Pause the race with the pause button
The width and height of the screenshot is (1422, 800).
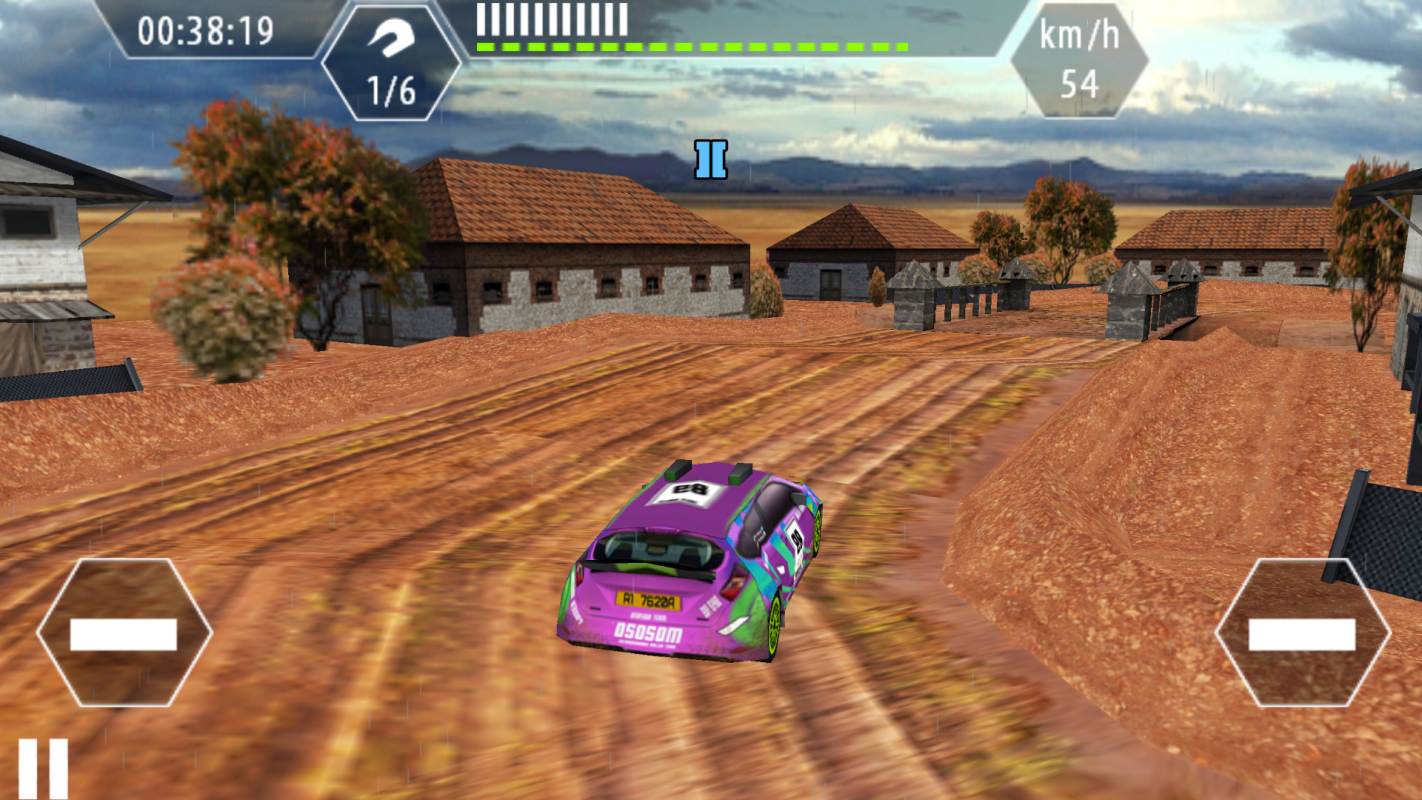[x=43, y=768]
